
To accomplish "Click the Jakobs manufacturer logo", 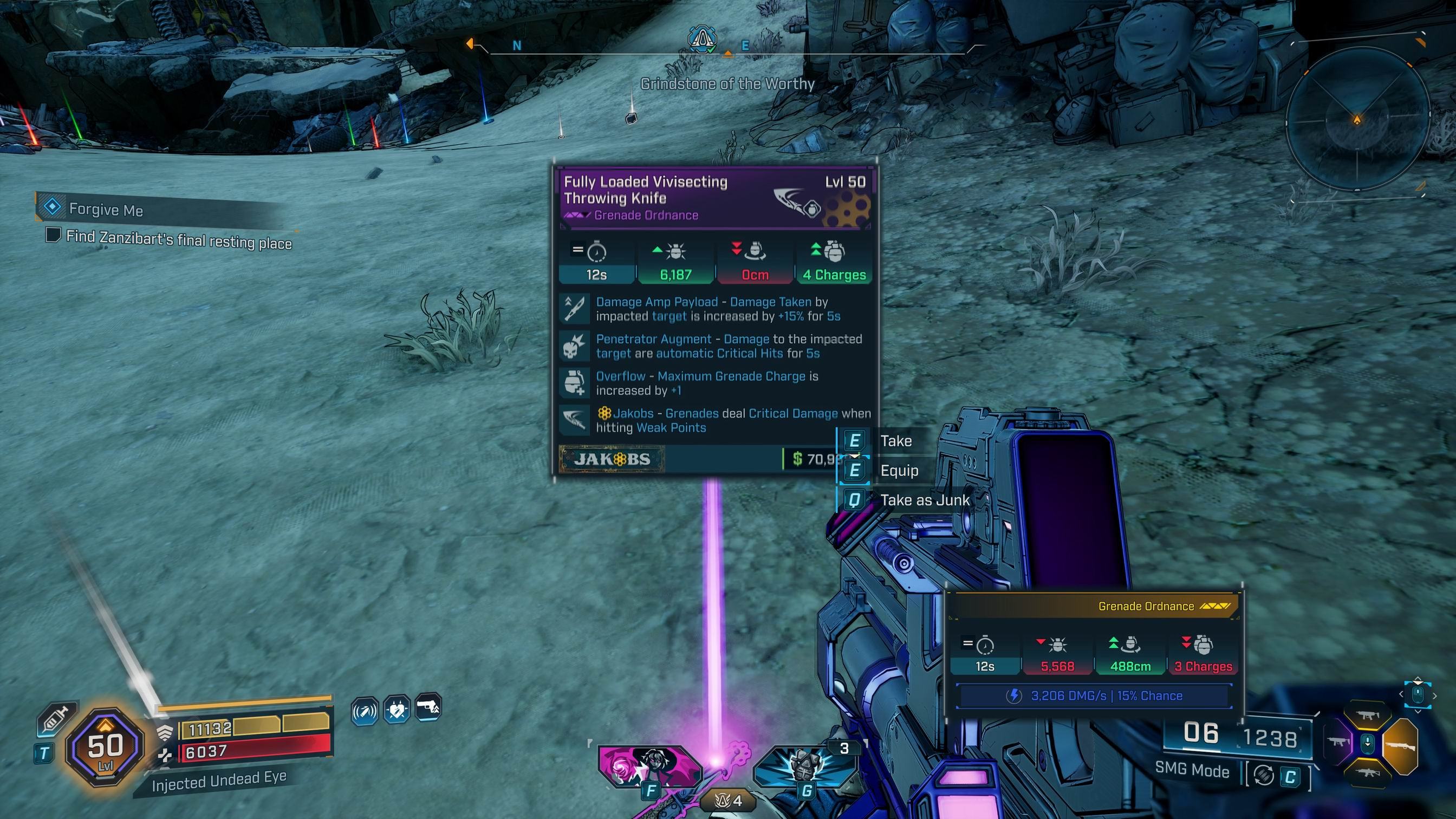I will 612,459.
